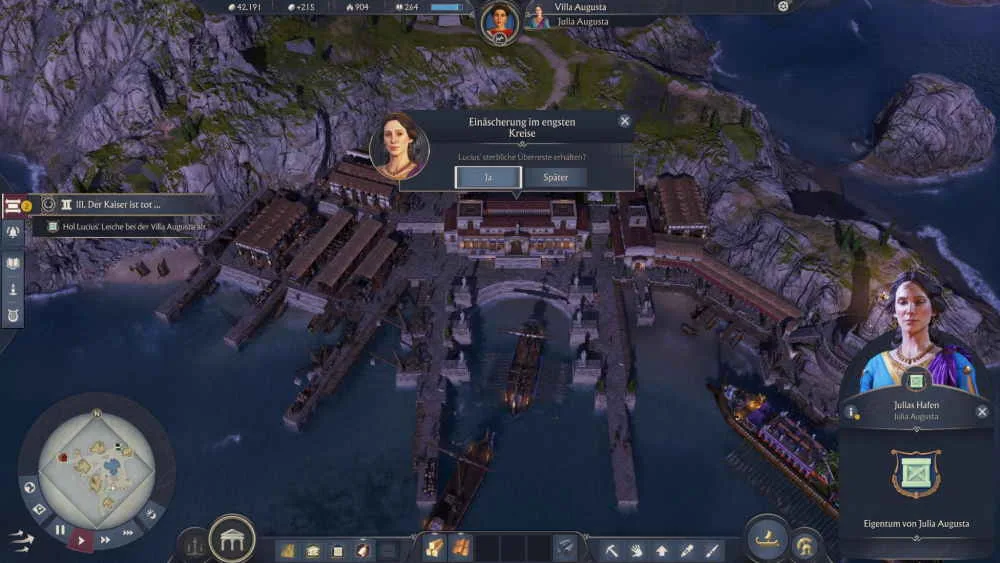
Task: Open the book icon in left sidebar
Action: (x=14, y=263)
